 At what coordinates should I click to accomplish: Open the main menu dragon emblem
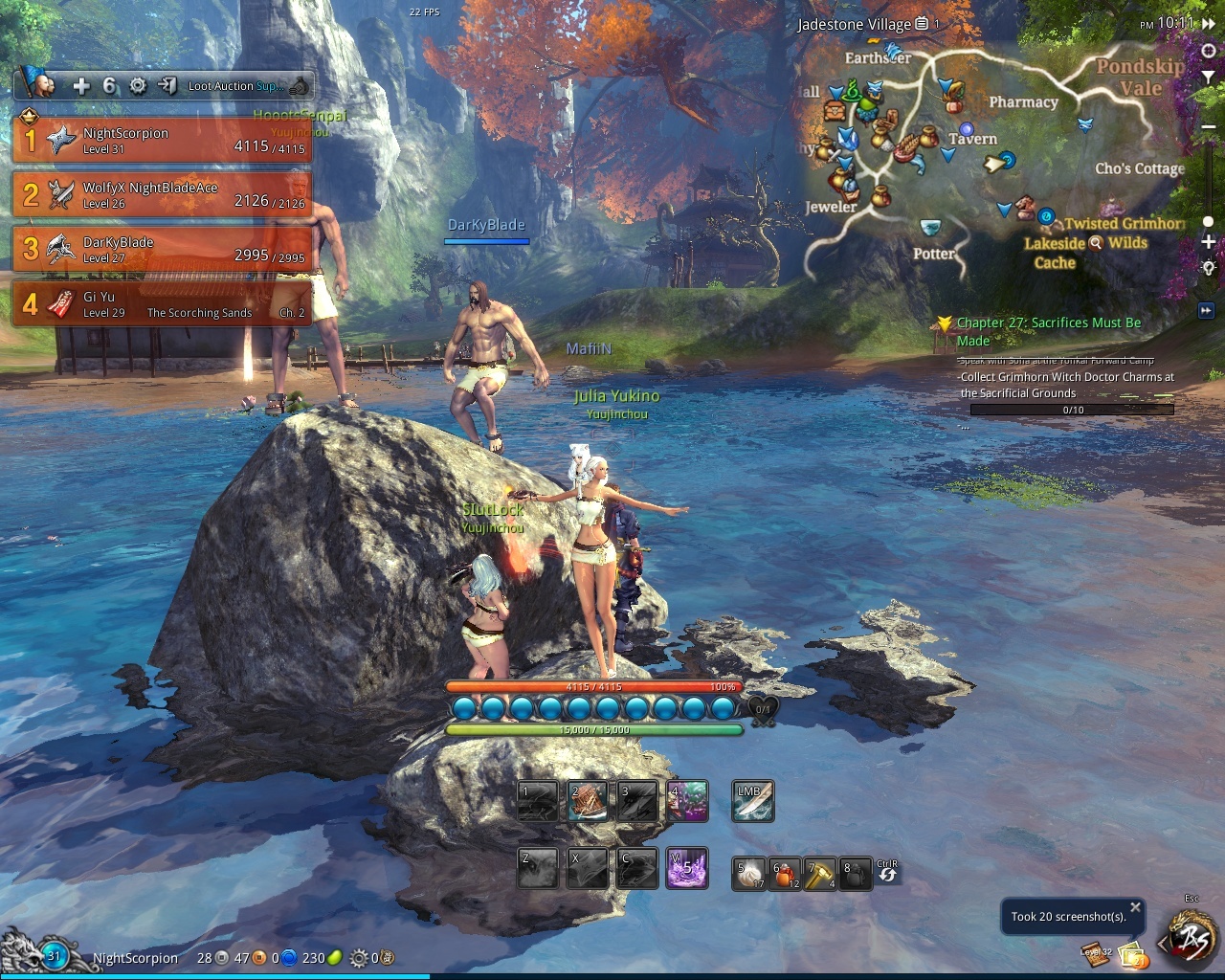pyautogui.click(x=1193, y=942)
